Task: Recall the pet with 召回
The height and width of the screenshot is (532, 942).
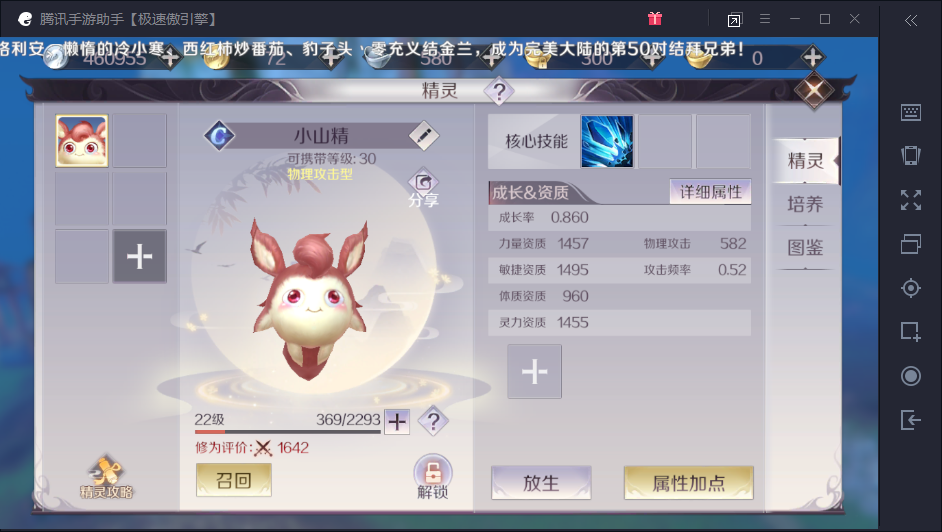Action: pyautogui.click(x=233, y=480)
